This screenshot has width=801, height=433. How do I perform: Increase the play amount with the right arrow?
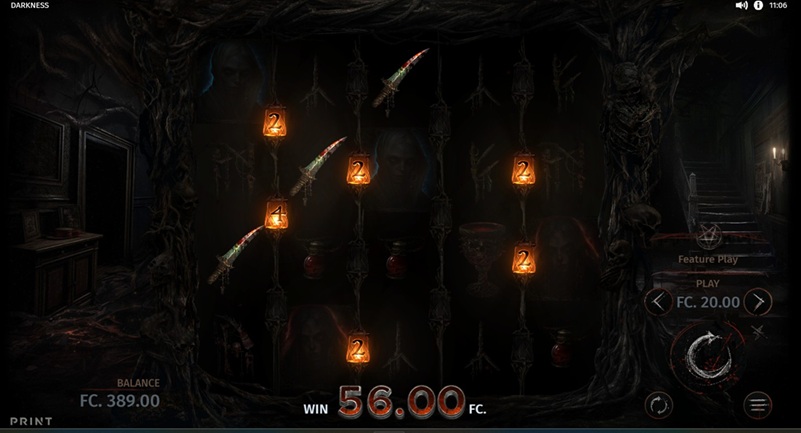pyautogui.click(x=758, y=302)
